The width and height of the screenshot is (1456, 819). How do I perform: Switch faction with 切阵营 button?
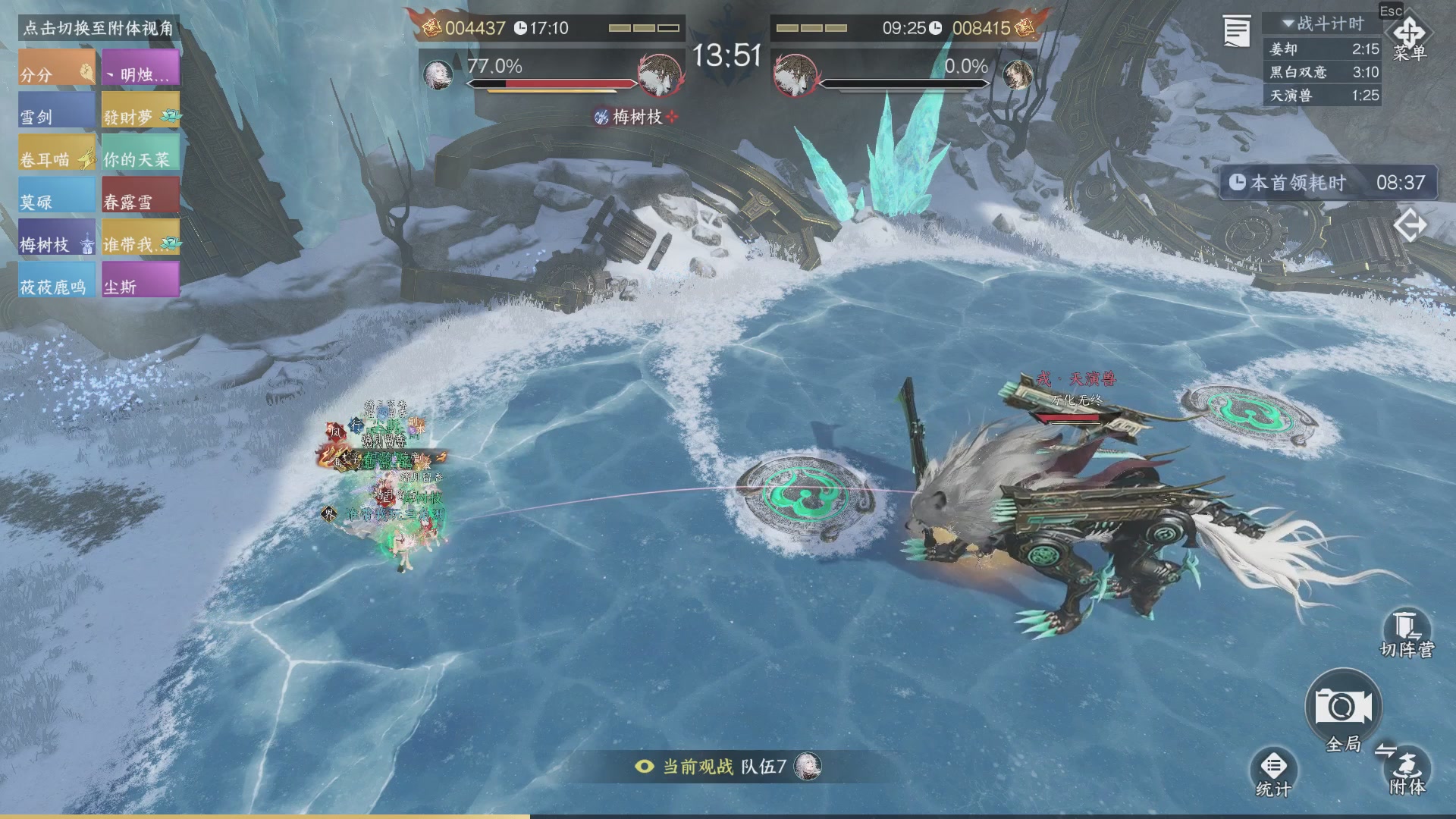click(1407, 633)
